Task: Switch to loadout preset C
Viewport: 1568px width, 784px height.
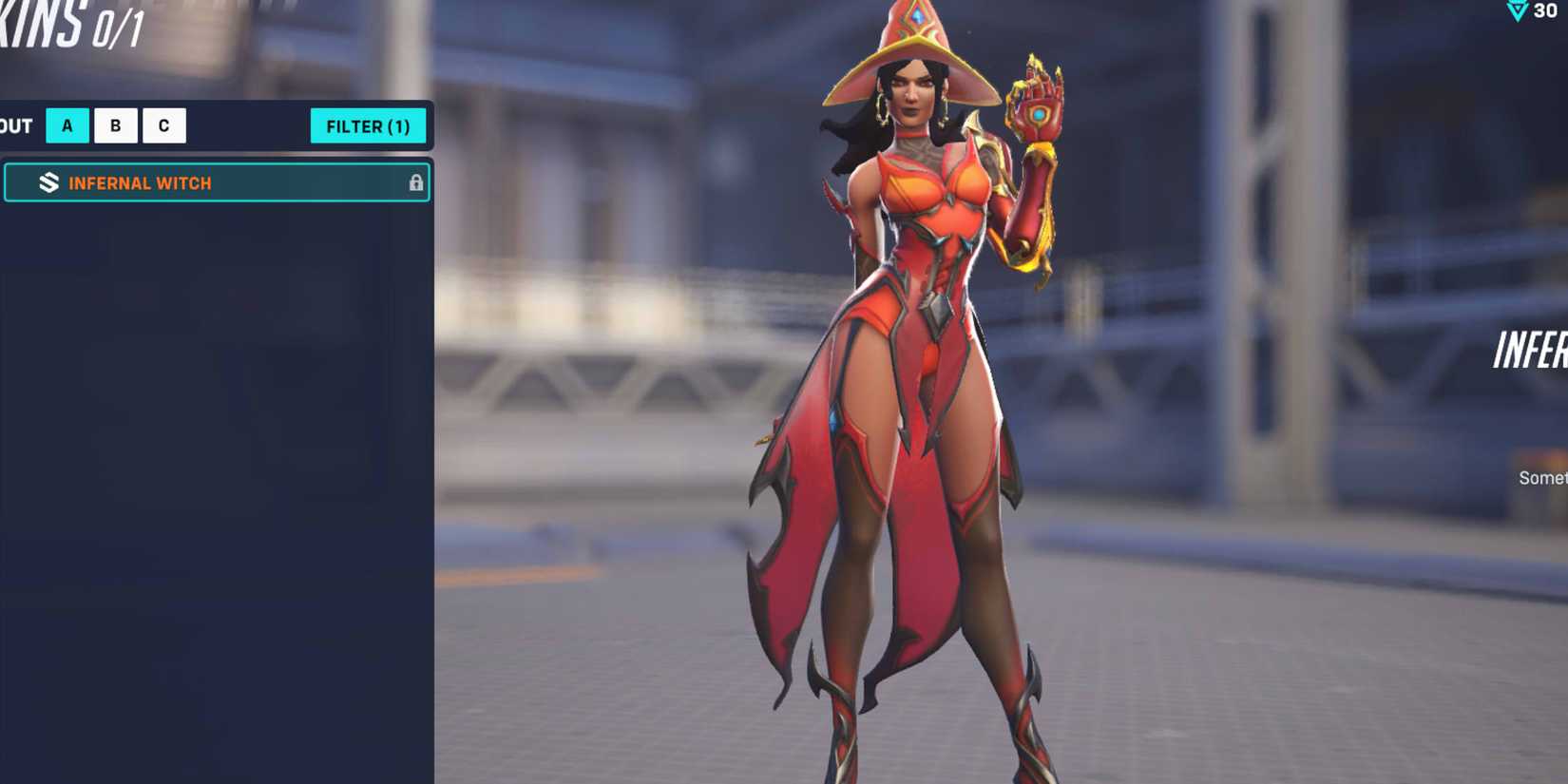Action: [x=163, y=124]
